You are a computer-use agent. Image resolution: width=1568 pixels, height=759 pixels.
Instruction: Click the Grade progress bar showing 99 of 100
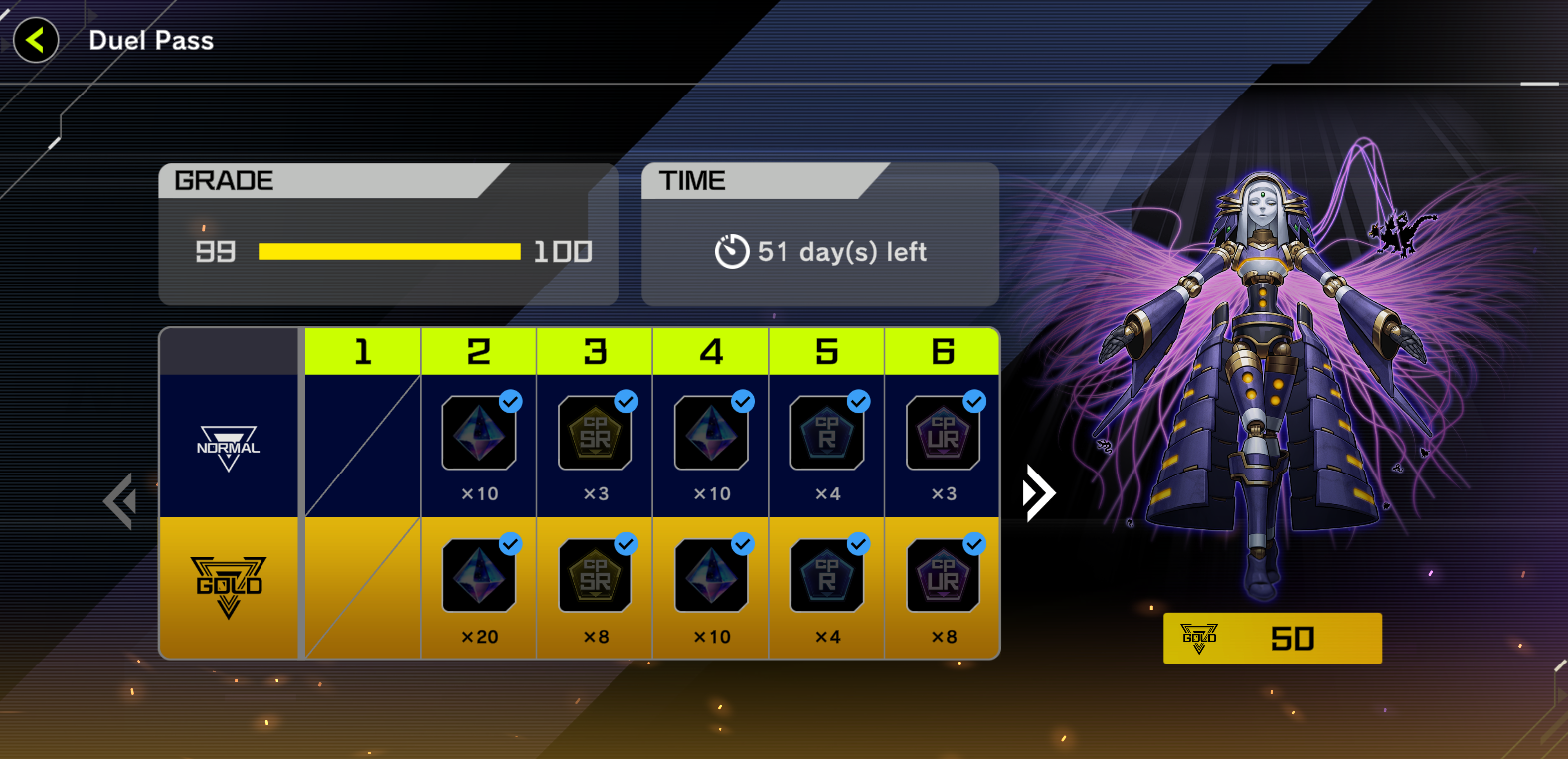pyautogui.click(x=389, y=251)
